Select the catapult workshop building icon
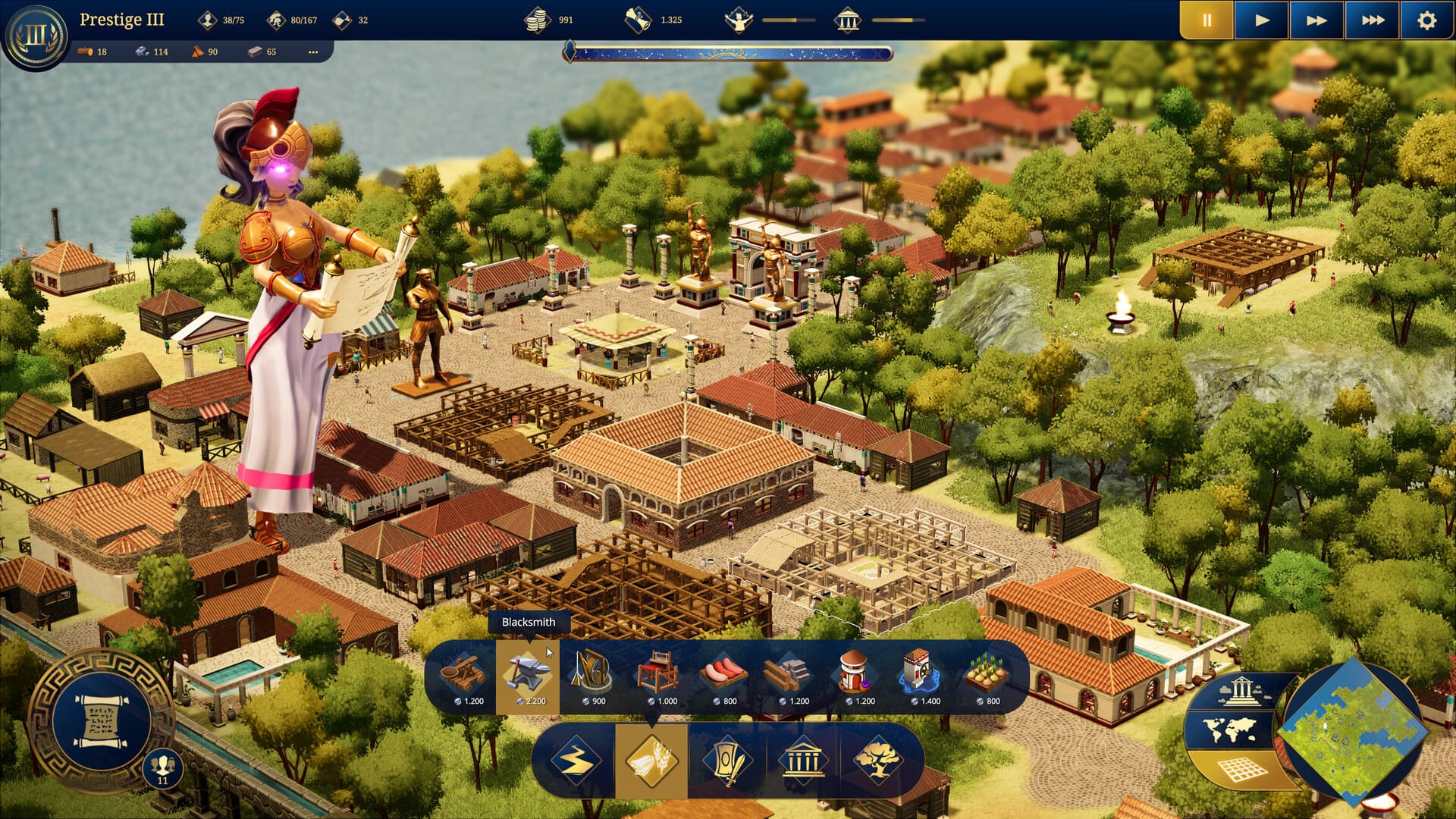Image resolution: width=1456 pixels, height=819 pixels. coord(464,675)
